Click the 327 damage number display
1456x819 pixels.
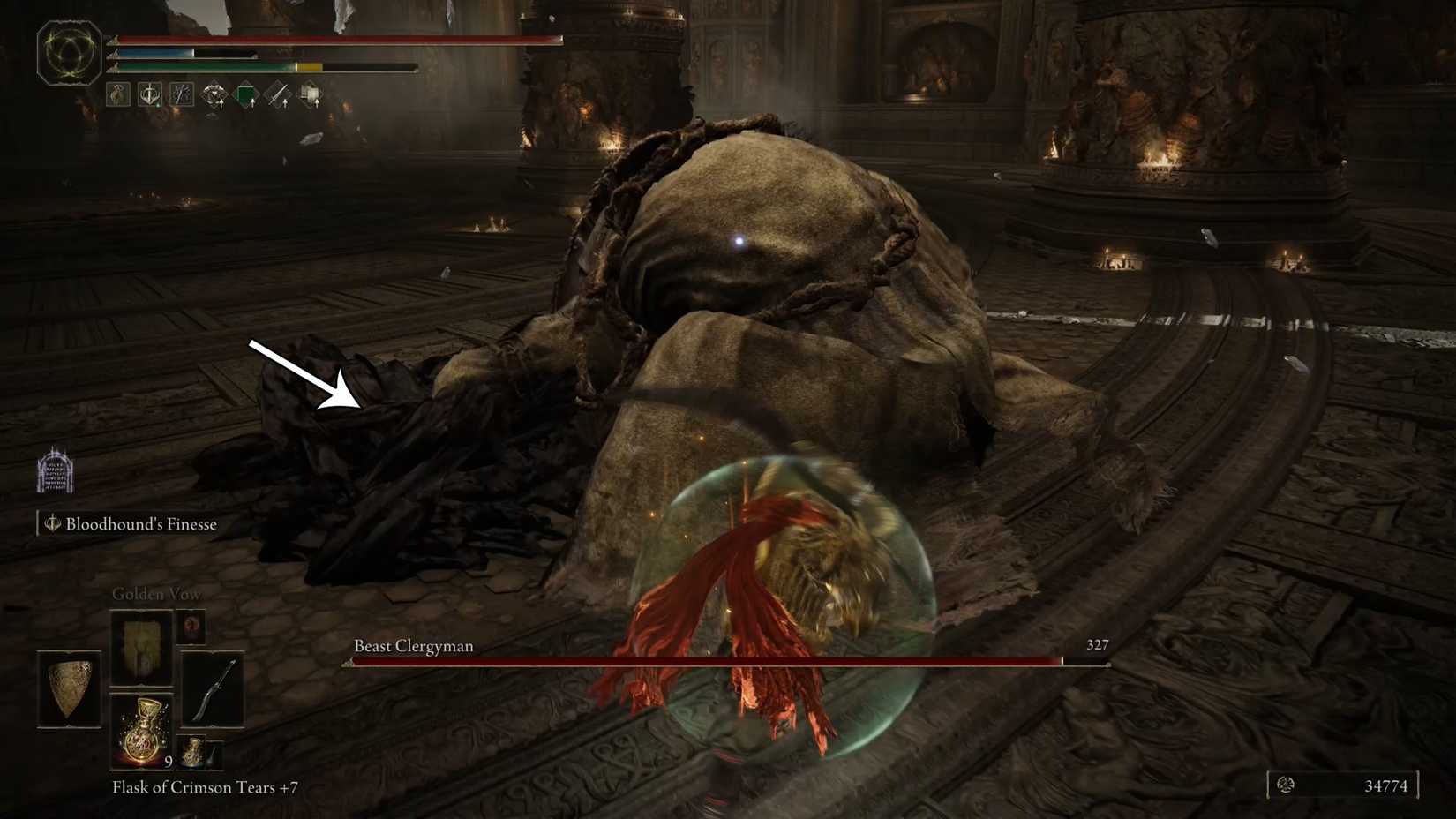(x=1098, y=645)
